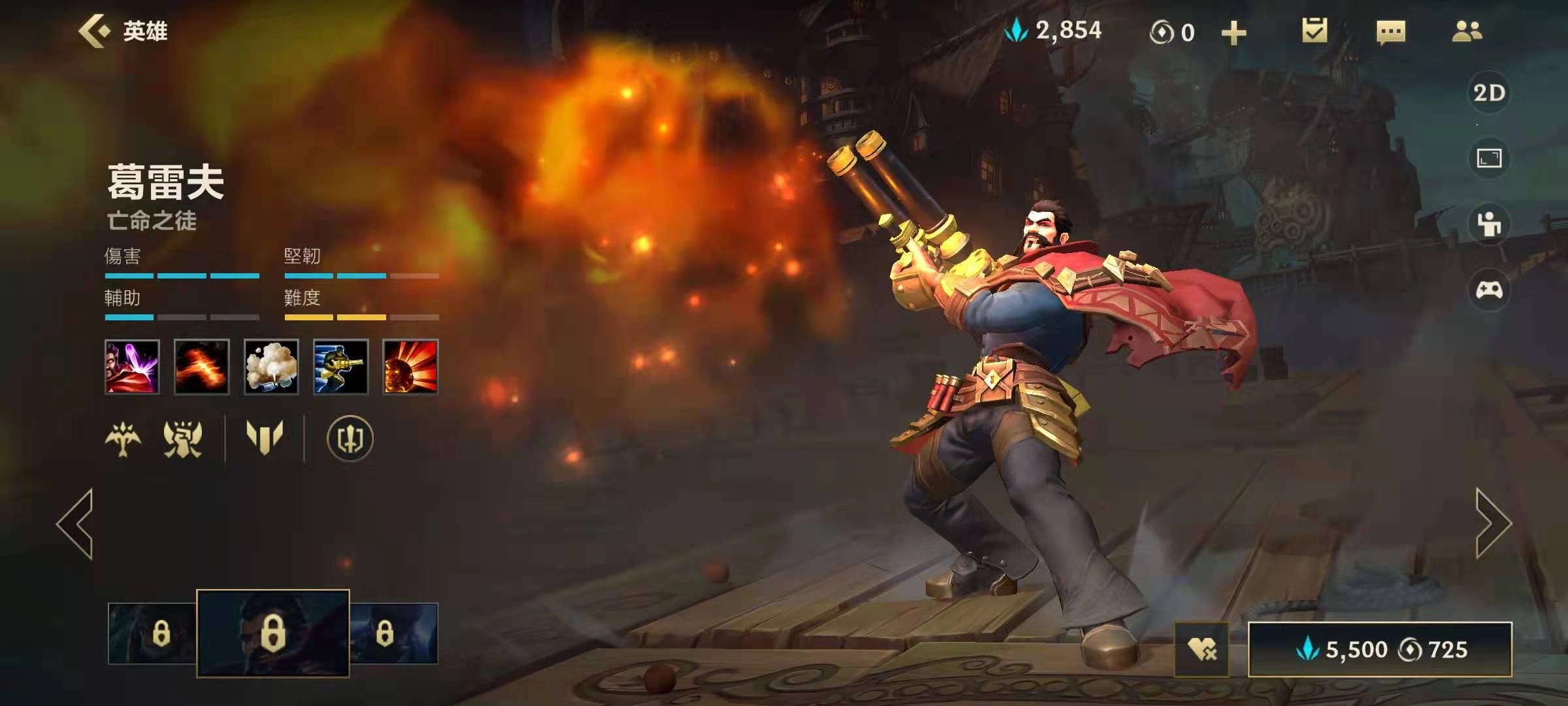Image resolution: width=1568 pixels, height=706 pixels.
Task: Expand the model to fullscreen view
Action: (x=1489, y=158)
